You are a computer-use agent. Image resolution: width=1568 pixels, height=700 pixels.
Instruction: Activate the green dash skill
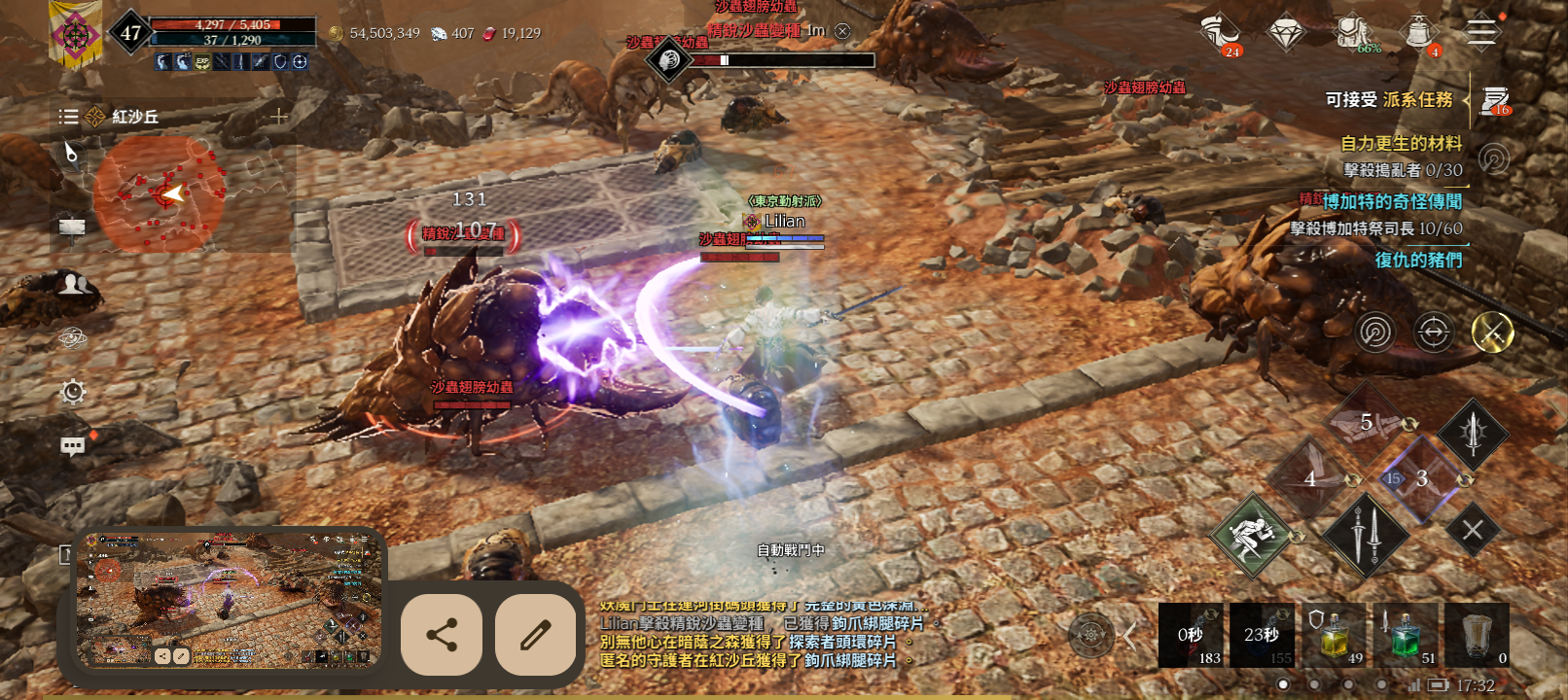pos(1252,536)
